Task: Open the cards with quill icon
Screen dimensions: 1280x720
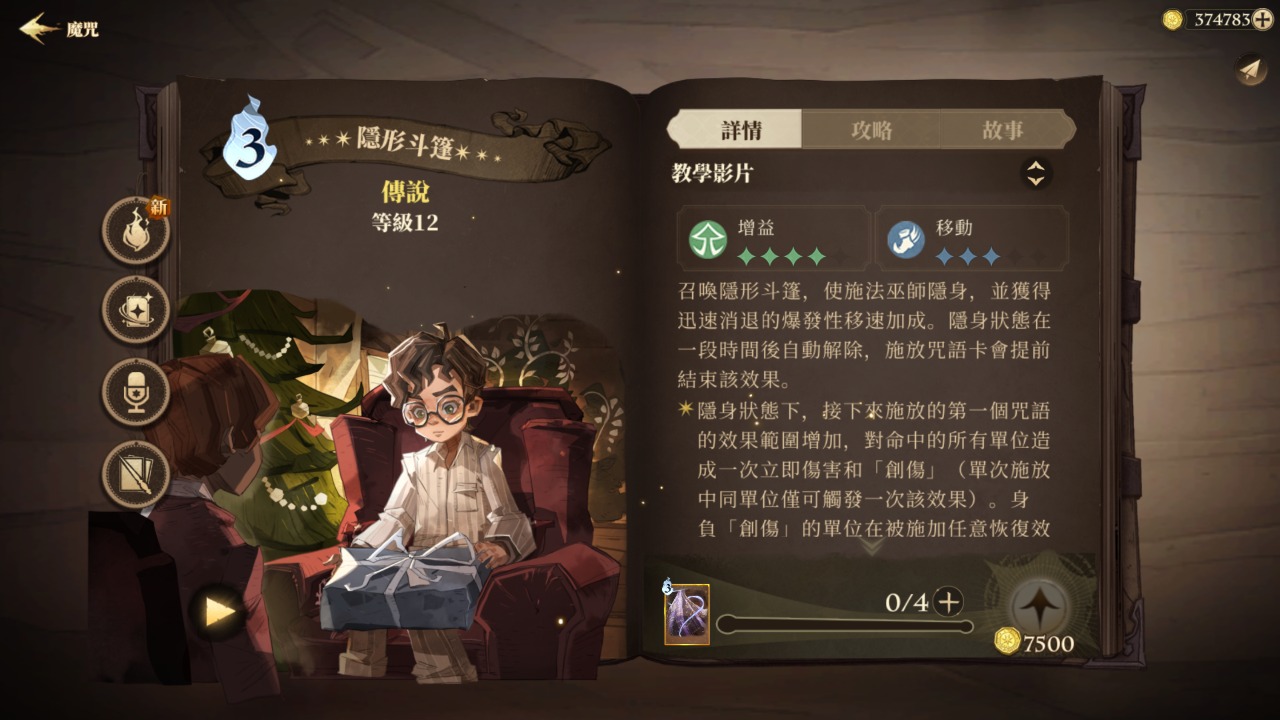Action: [135, 474]
